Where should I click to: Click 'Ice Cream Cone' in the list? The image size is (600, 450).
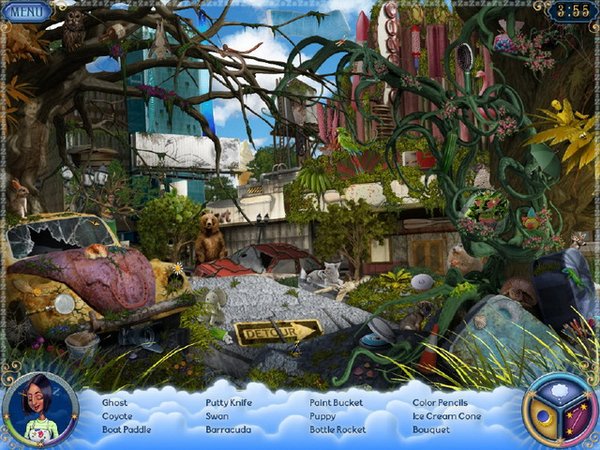click(x=447, y=416)
